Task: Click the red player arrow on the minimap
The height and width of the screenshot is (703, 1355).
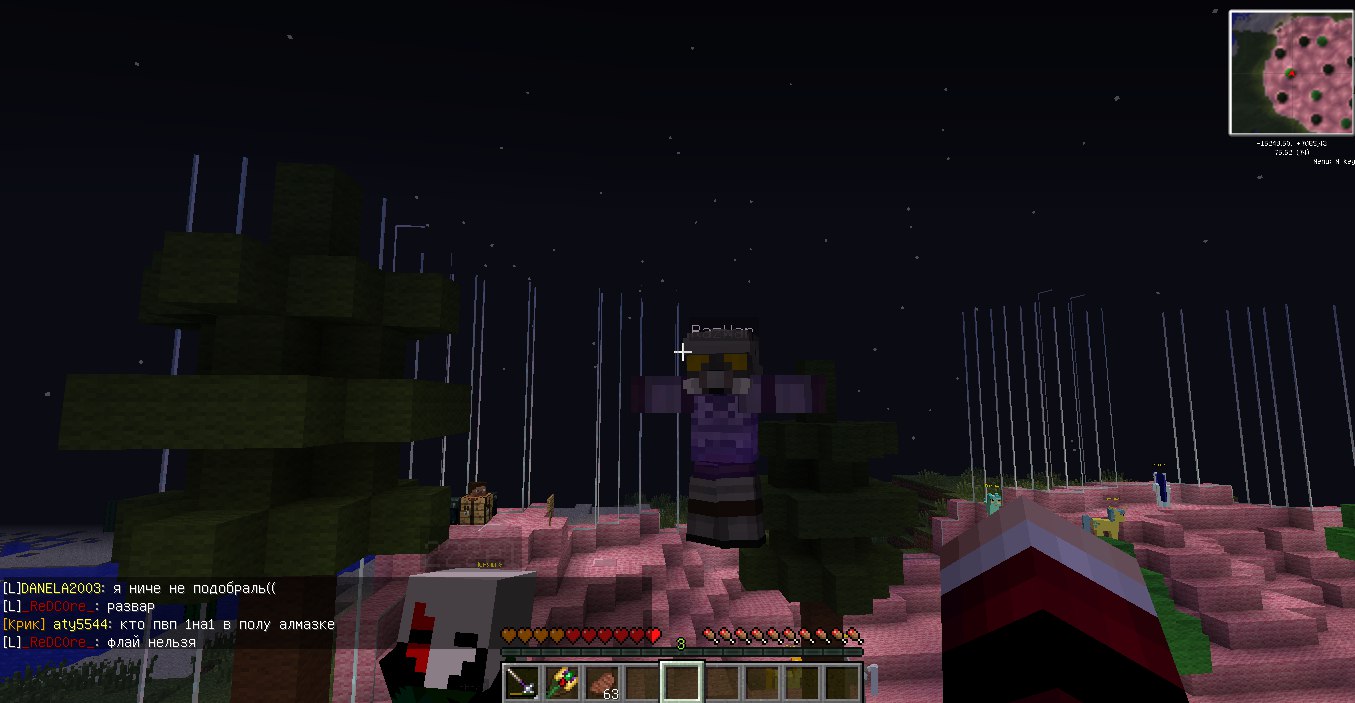Action: click(x=1291, y=73)
